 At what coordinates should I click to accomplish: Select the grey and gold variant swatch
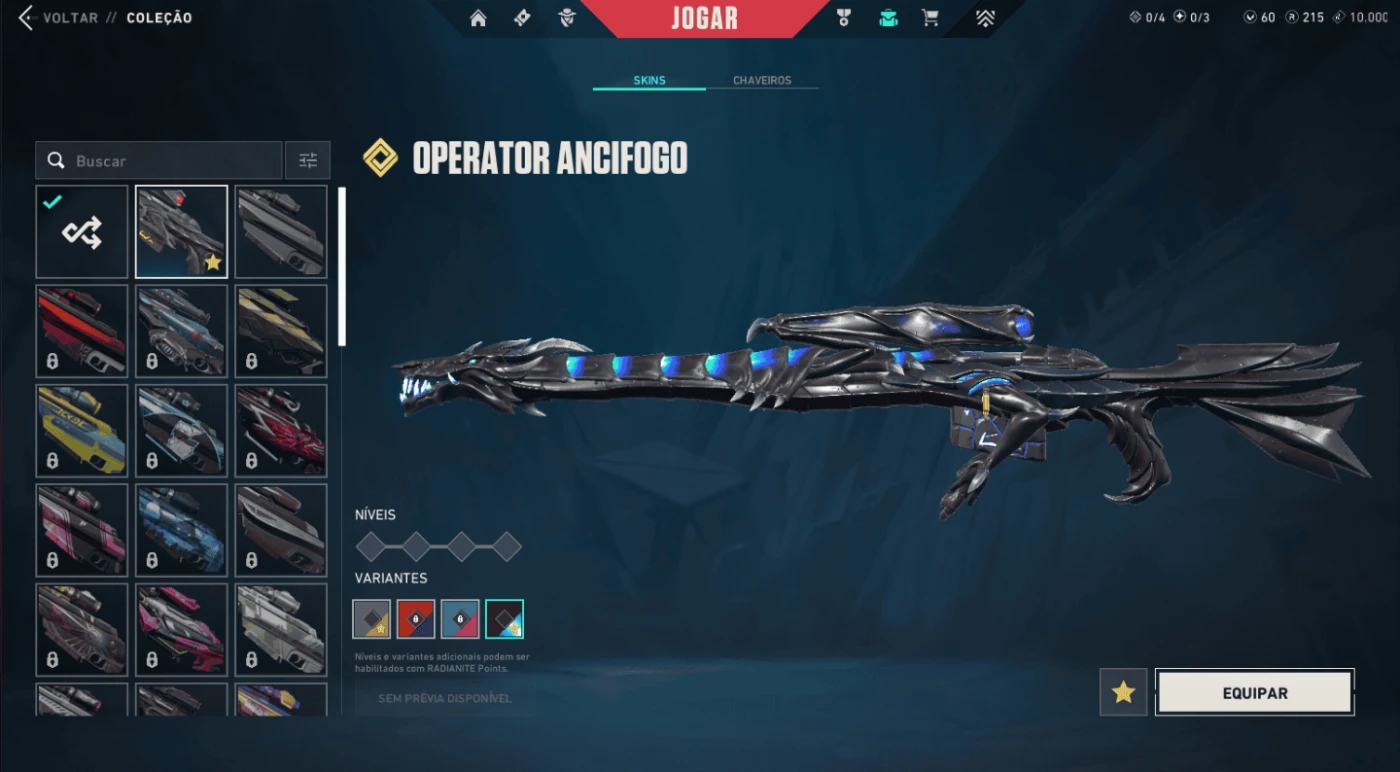coord(372,619)
